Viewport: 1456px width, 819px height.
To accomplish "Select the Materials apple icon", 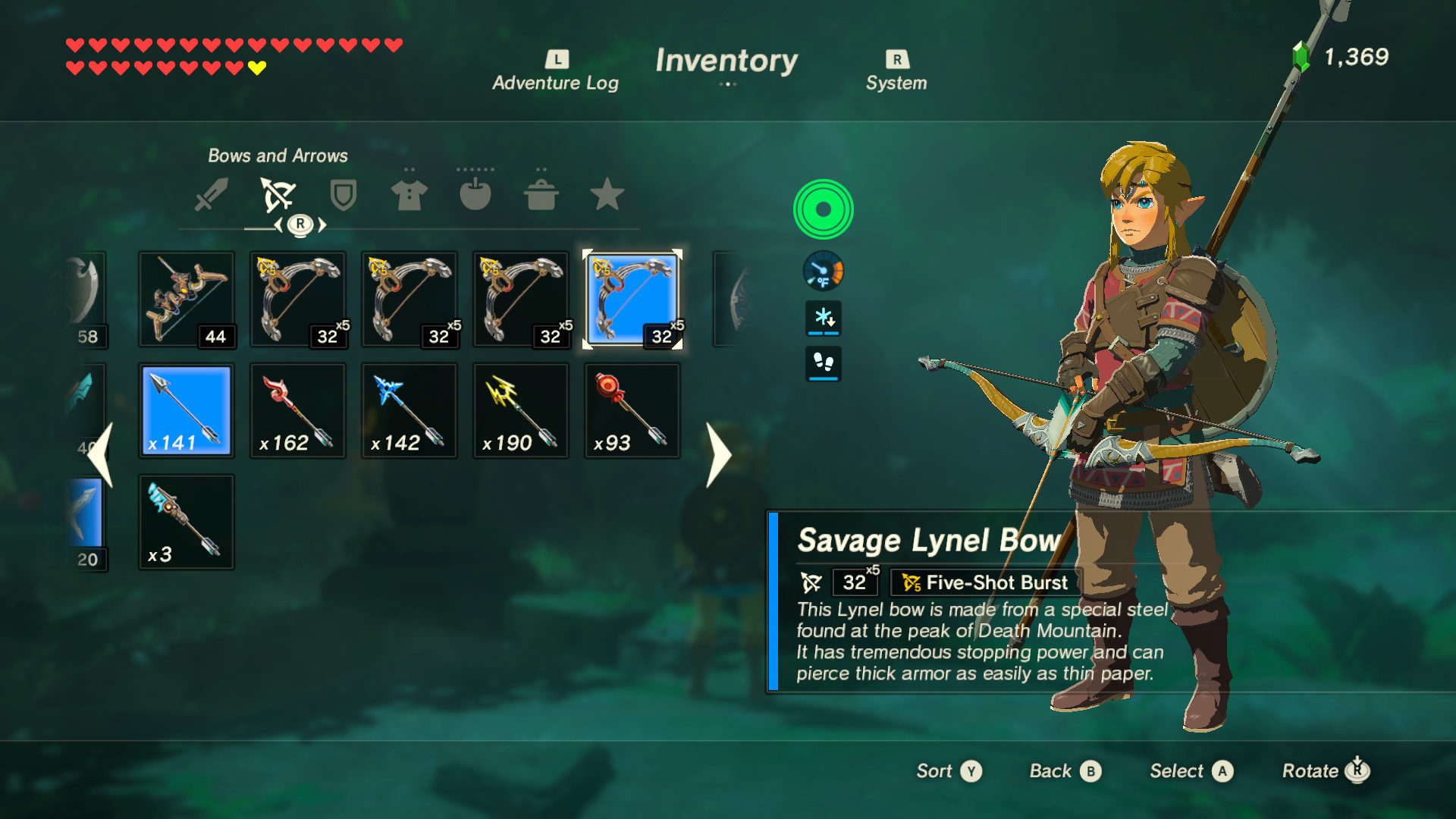I will (x=475, y=195).
